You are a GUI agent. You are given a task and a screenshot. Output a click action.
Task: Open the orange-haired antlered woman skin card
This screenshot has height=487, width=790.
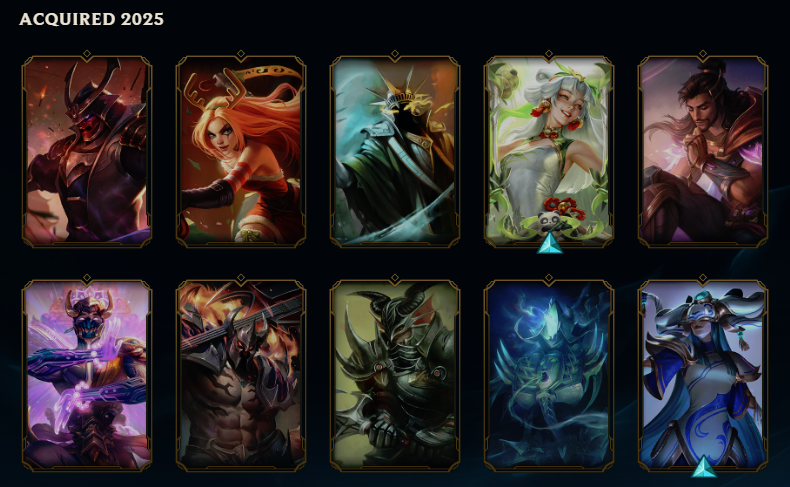pos(241,152)
